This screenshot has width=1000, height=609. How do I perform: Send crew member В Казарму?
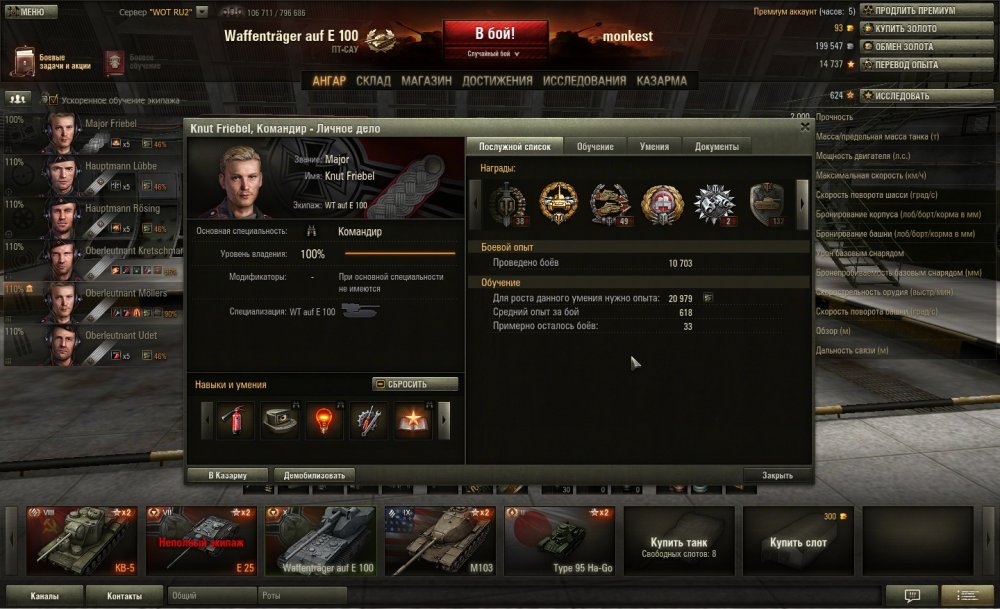[x=229, y=475]
